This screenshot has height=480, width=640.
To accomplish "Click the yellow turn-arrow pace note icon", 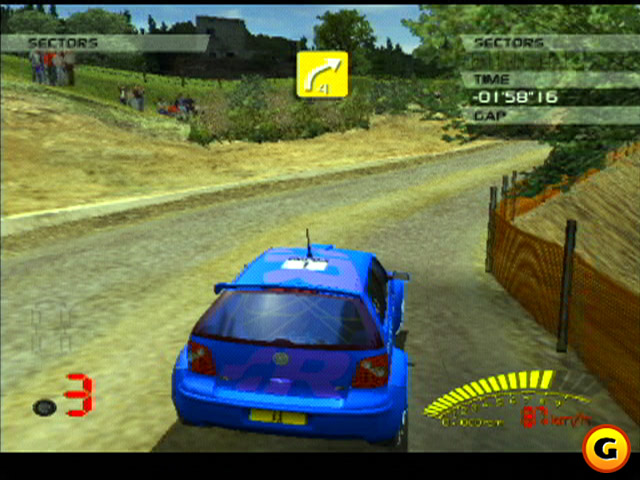I will (321, 74).
